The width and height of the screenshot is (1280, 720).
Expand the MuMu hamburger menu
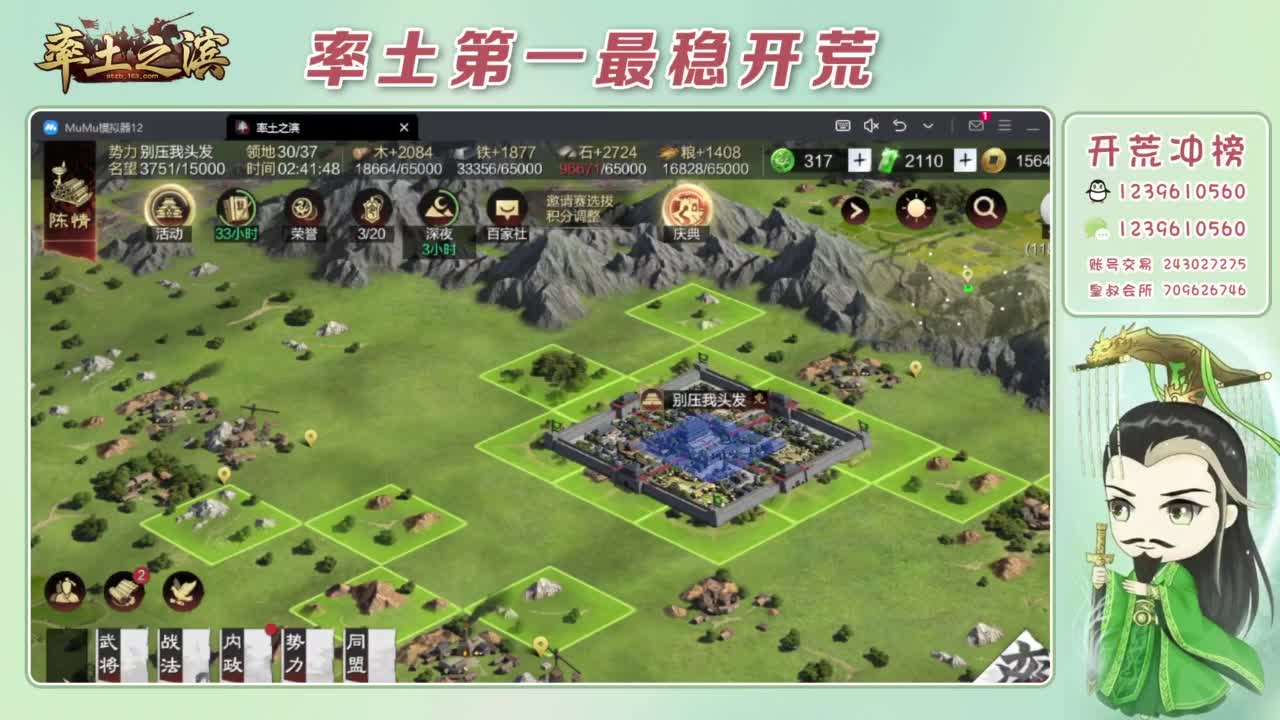[1004, 125]
